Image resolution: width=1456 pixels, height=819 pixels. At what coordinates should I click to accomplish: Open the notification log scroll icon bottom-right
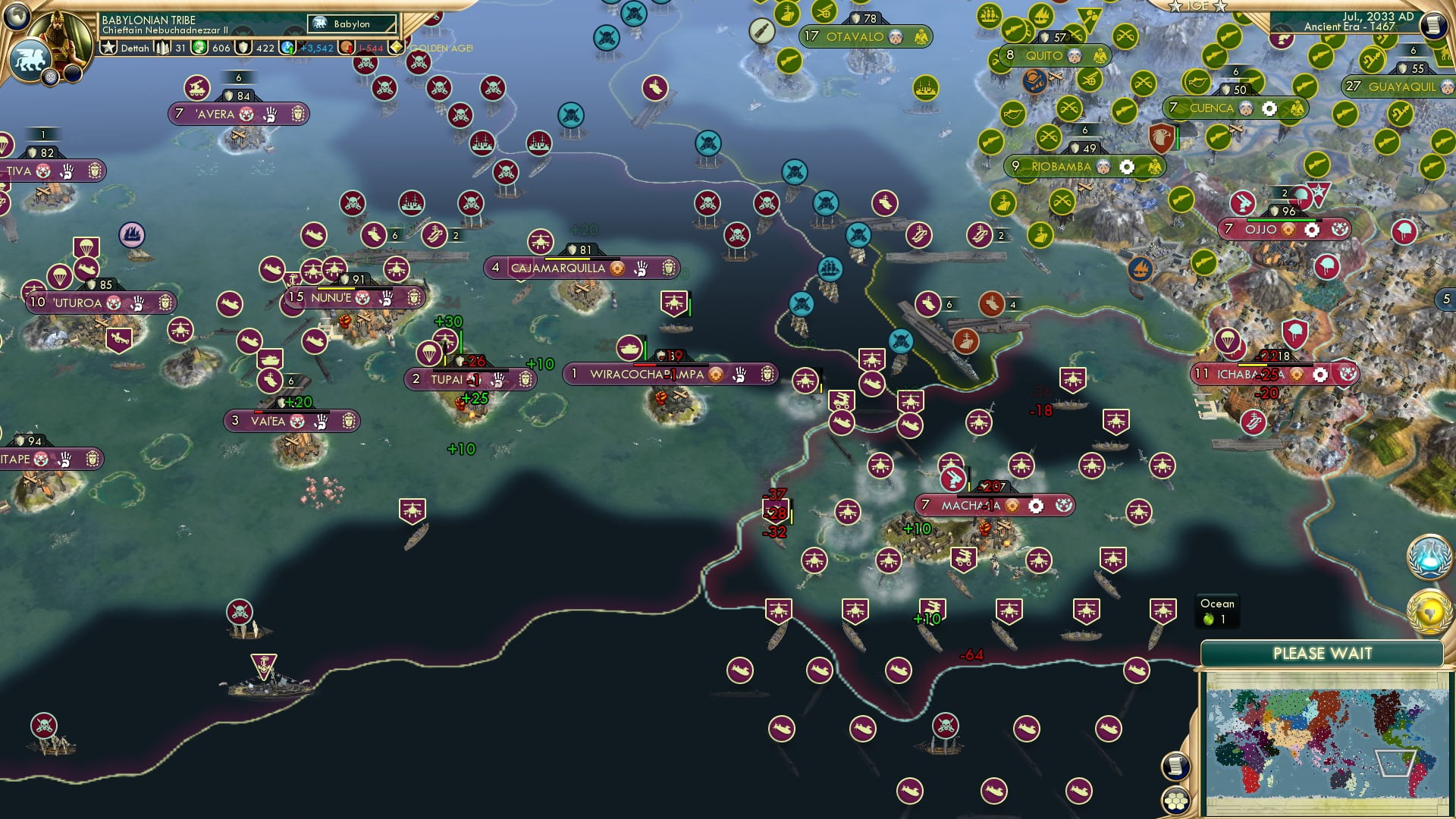tap(1175, 766)
